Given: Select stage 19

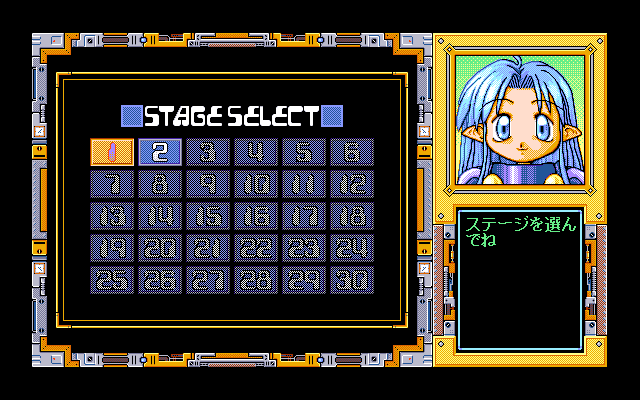Looking at the screenshot, I should [111, 248].
